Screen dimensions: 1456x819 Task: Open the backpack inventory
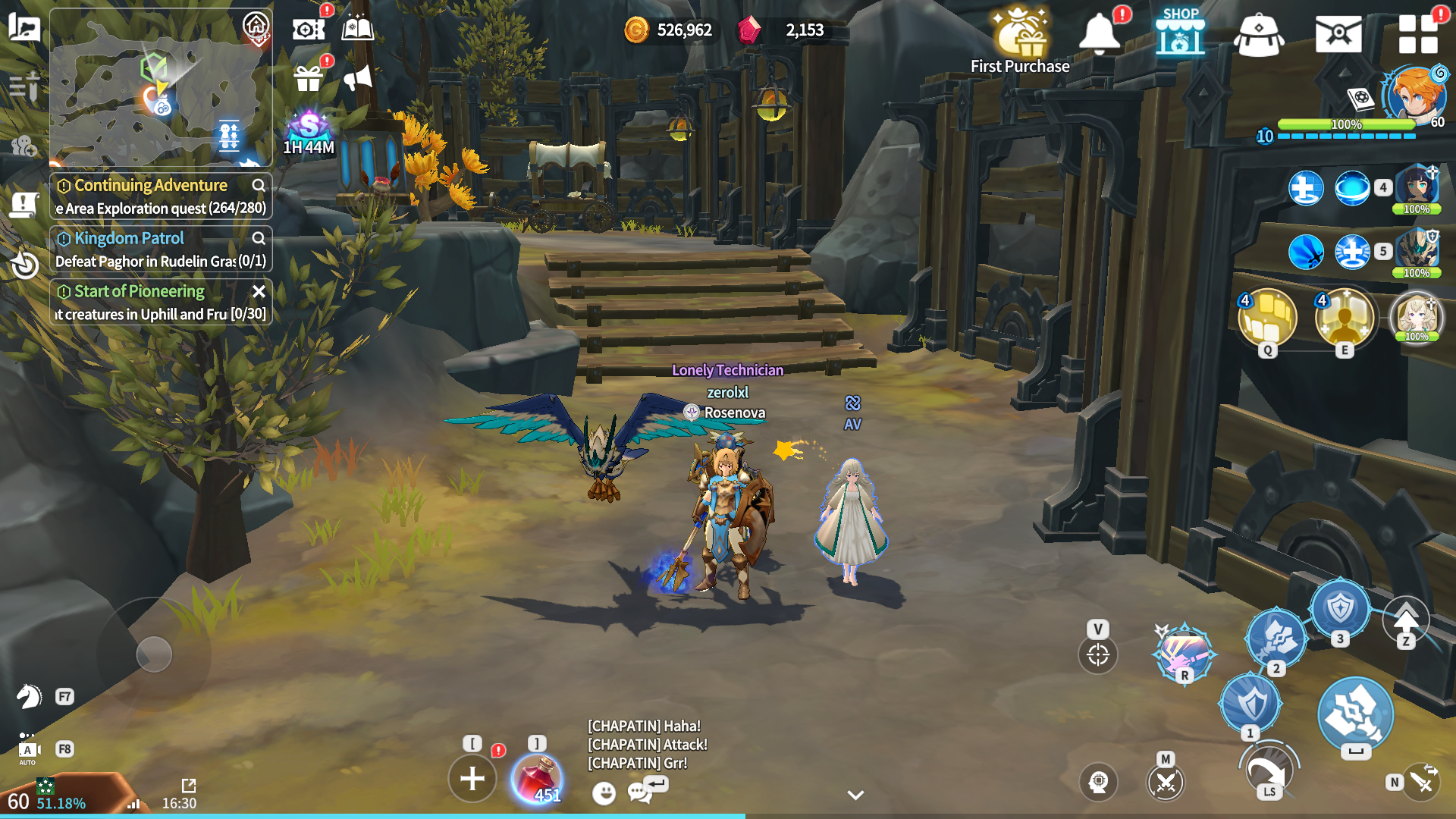[x=1258, y=35]
